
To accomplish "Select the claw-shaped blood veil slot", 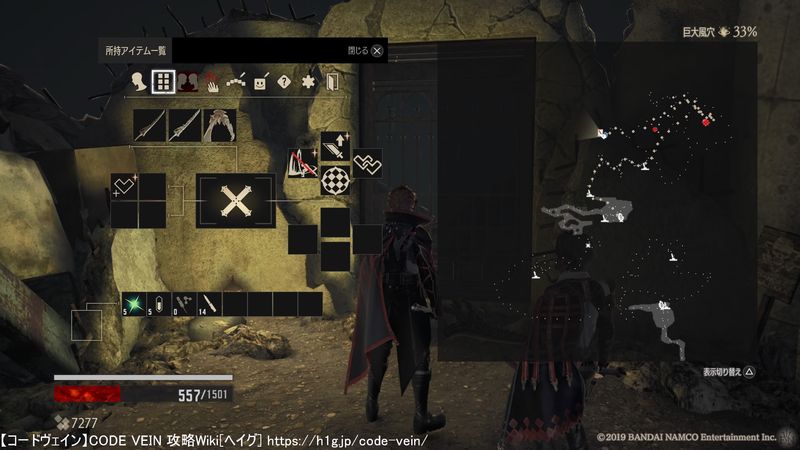I will point(220,125).
